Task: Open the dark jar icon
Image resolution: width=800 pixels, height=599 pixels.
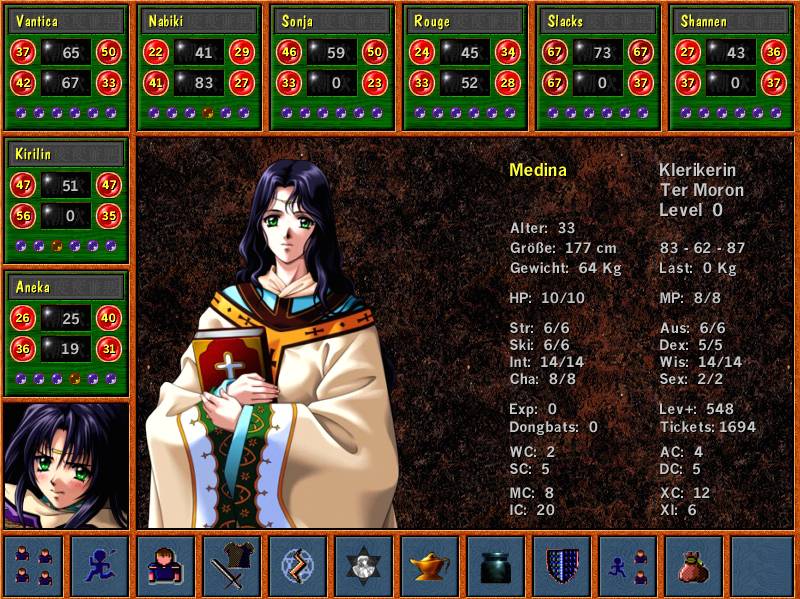Action: (496, 565)
